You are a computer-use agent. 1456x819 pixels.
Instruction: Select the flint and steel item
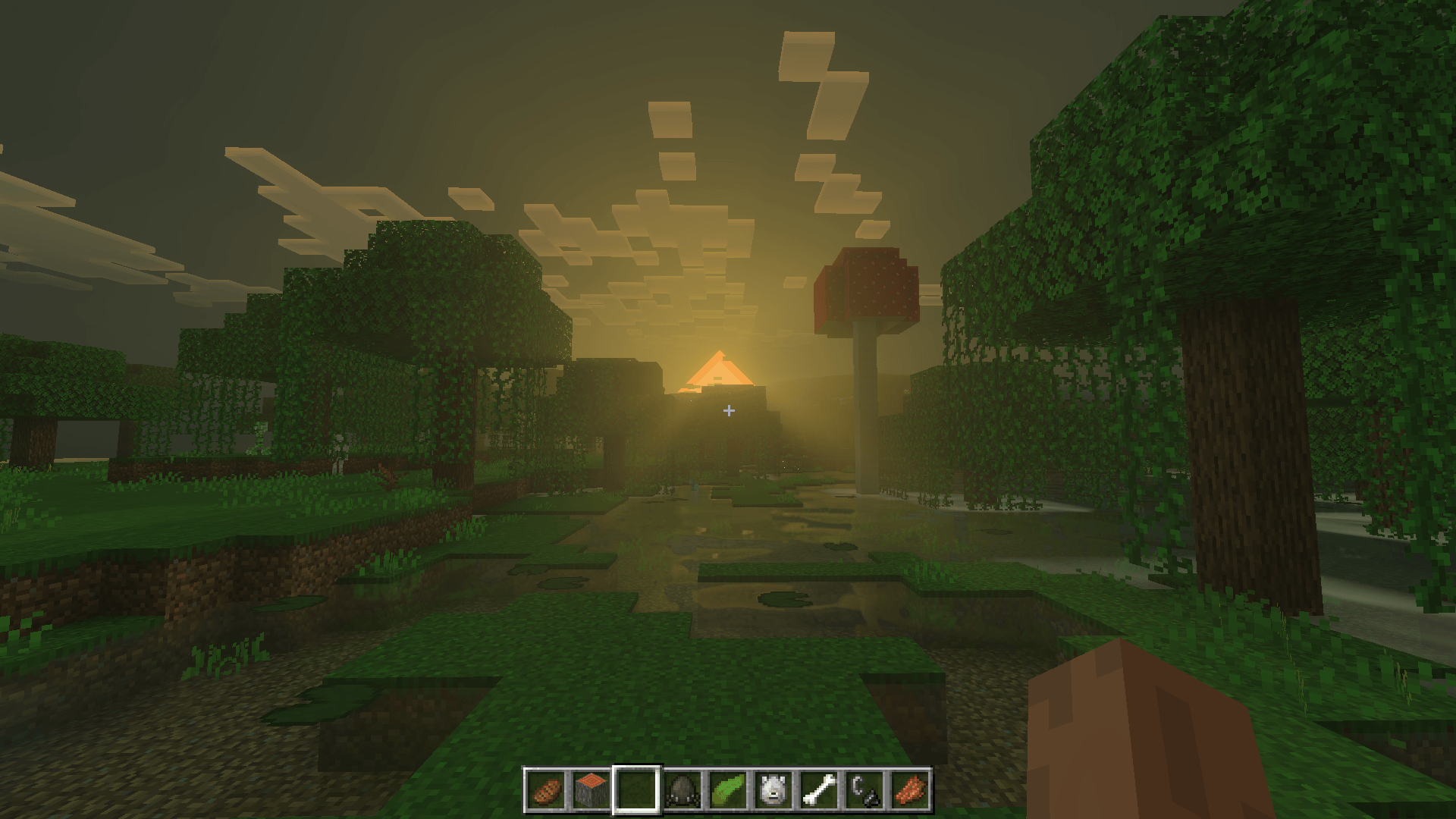point(866,792)
